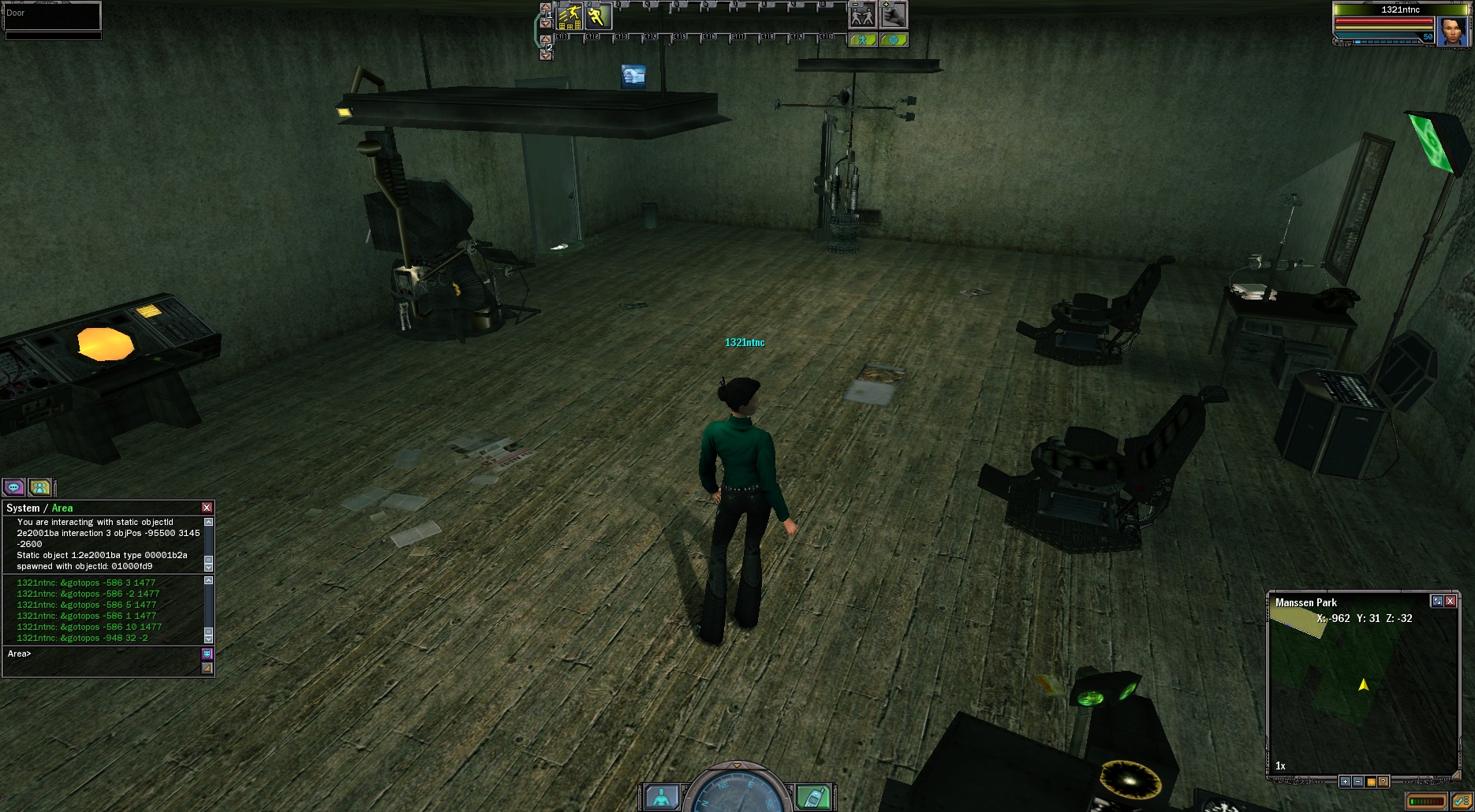
Task: Activate the sprint ability in slot 2
Action: click(598, 16)
